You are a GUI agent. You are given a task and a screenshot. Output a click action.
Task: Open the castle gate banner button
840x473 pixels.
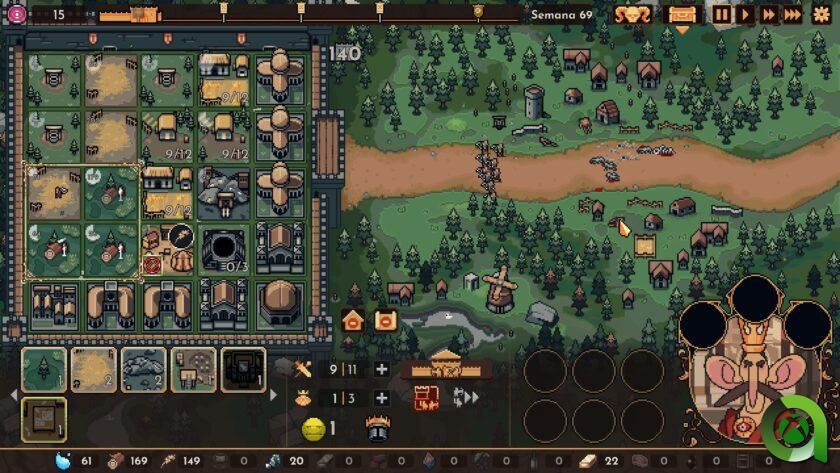point(445,366)
